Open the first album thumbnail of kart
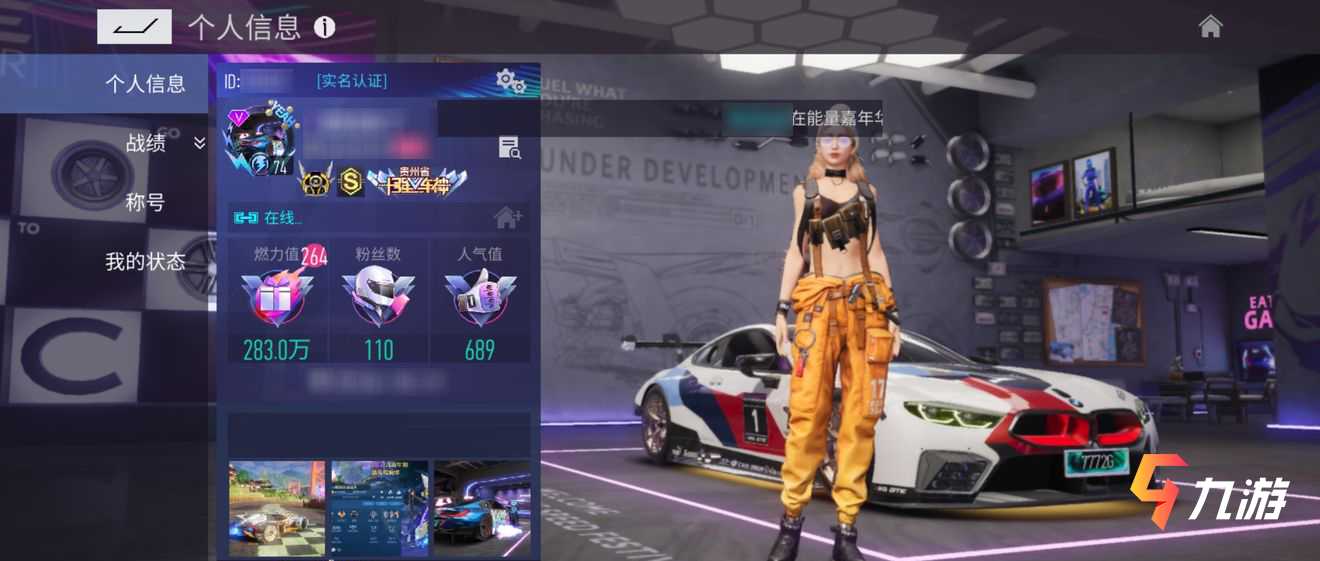Image resolution: width=1320 pixels, height=561 pixels. (277, 507)
